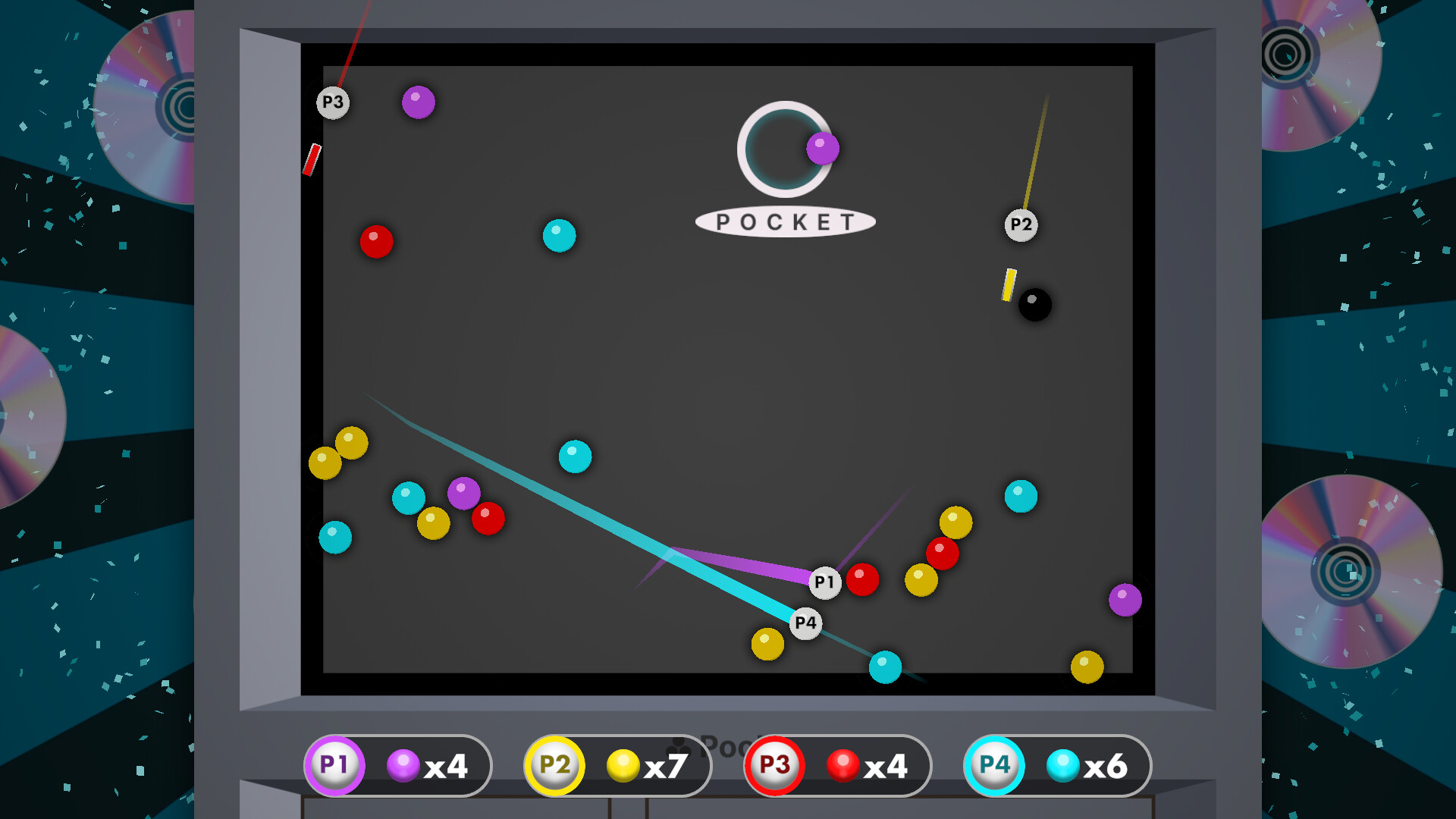Click the P4 badge in the bottom score bar
Viewport: 1456px width, 819px height.
993,766
